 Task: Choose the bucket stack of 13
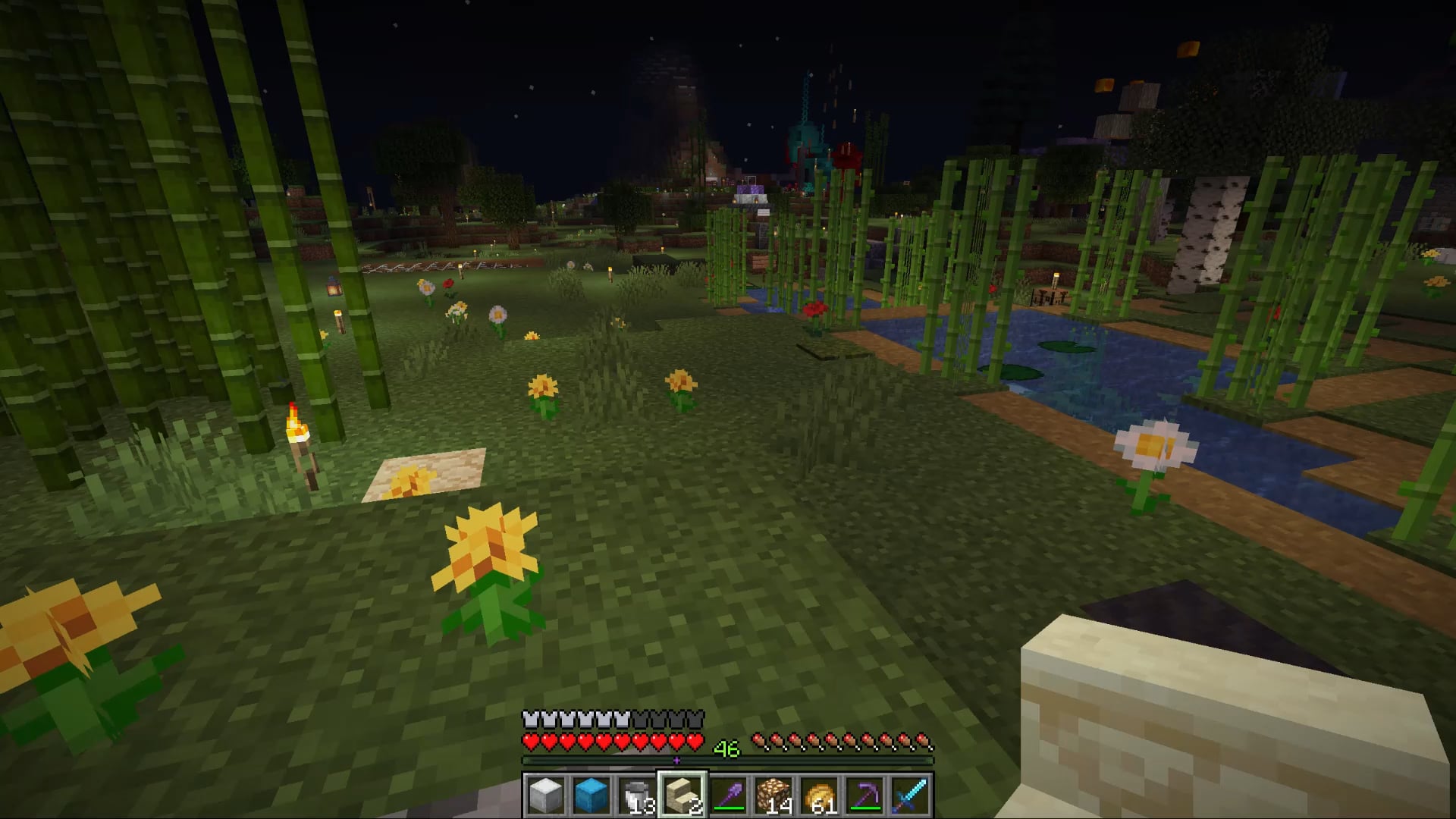(637, 795)
